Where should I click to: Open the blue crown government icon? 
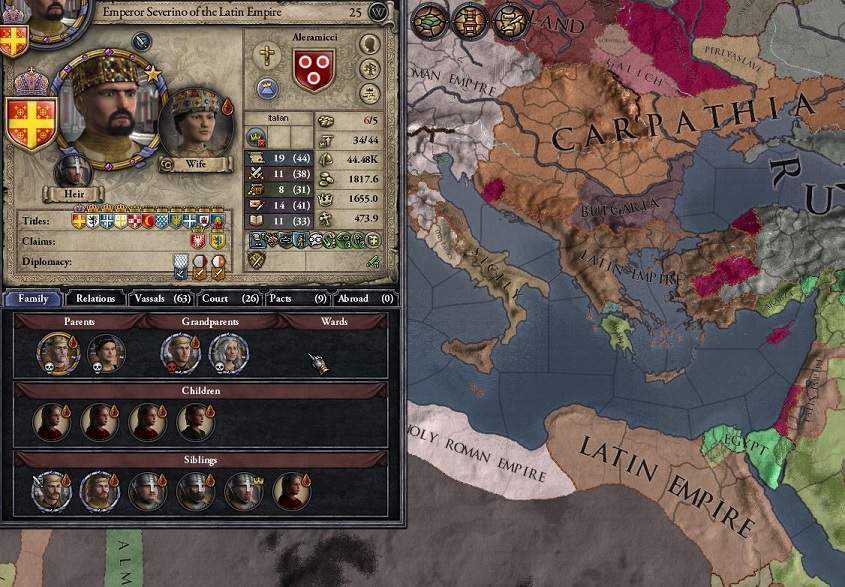[267, 88]
